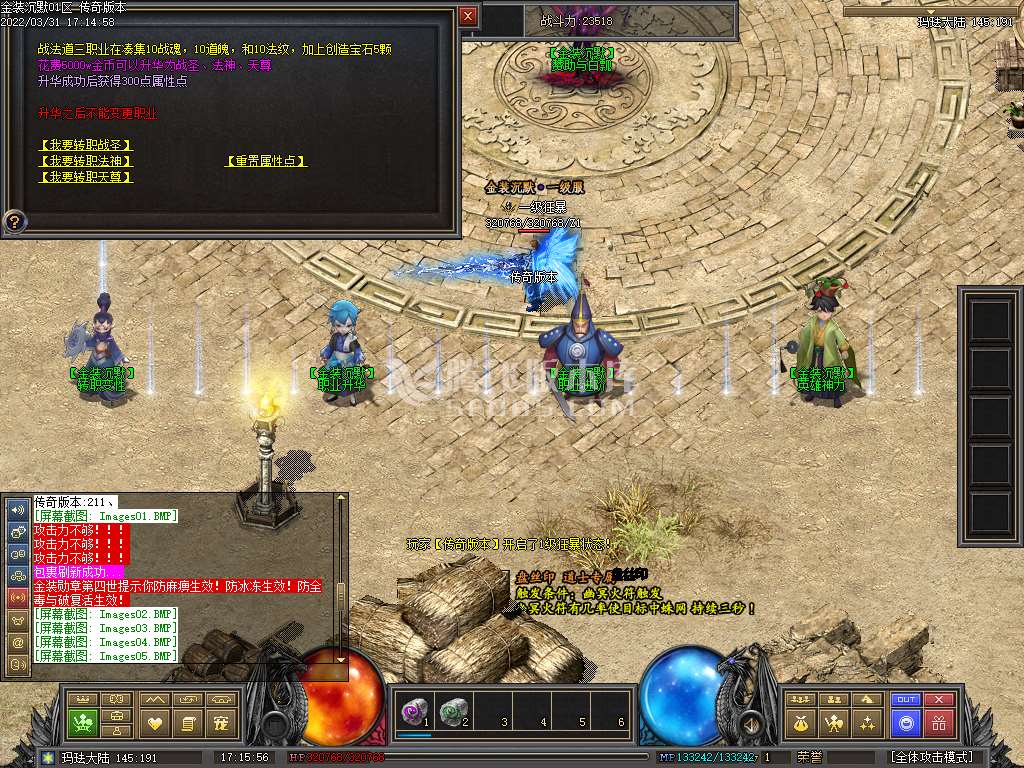
Task: Use the purple scroll in hotbar slot 1
Action: (x=413, y=711)
